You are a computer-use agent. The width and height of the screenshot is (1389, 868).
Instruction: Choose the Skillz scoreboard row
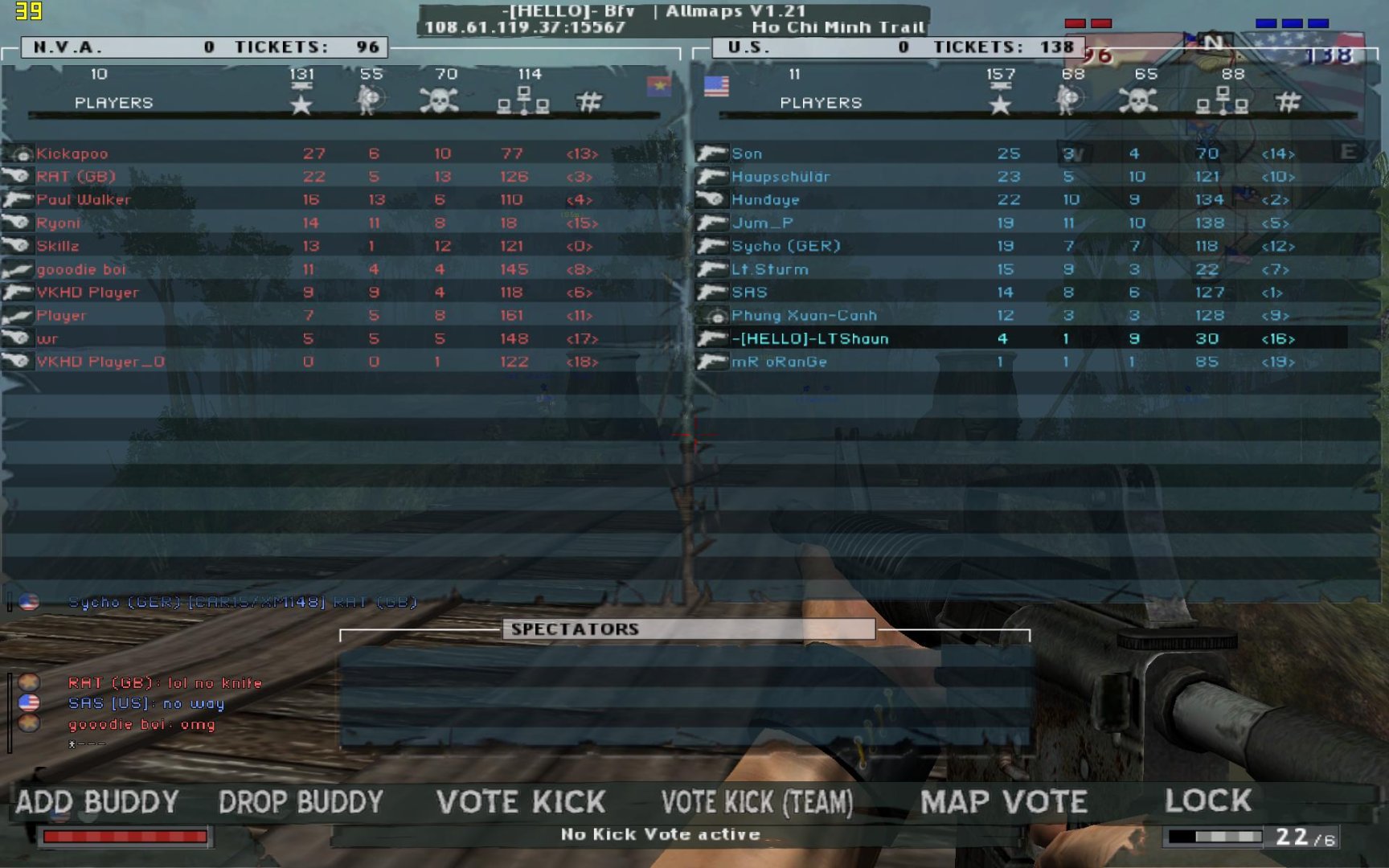pyautogui.click(x=58, y=246)
